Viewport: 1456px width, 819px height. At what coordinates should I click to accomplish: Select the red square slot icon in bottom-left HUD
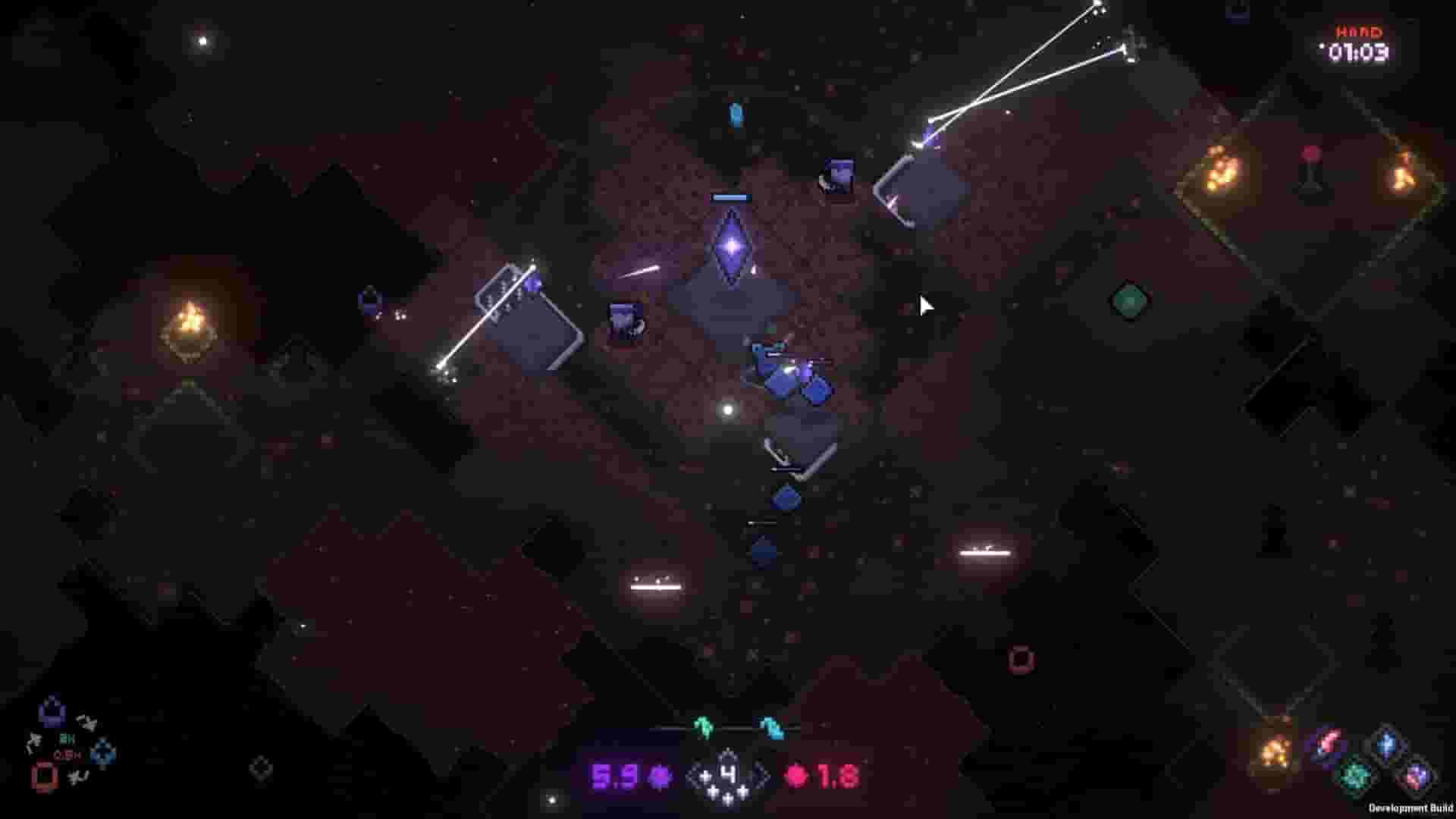[44, 777]
